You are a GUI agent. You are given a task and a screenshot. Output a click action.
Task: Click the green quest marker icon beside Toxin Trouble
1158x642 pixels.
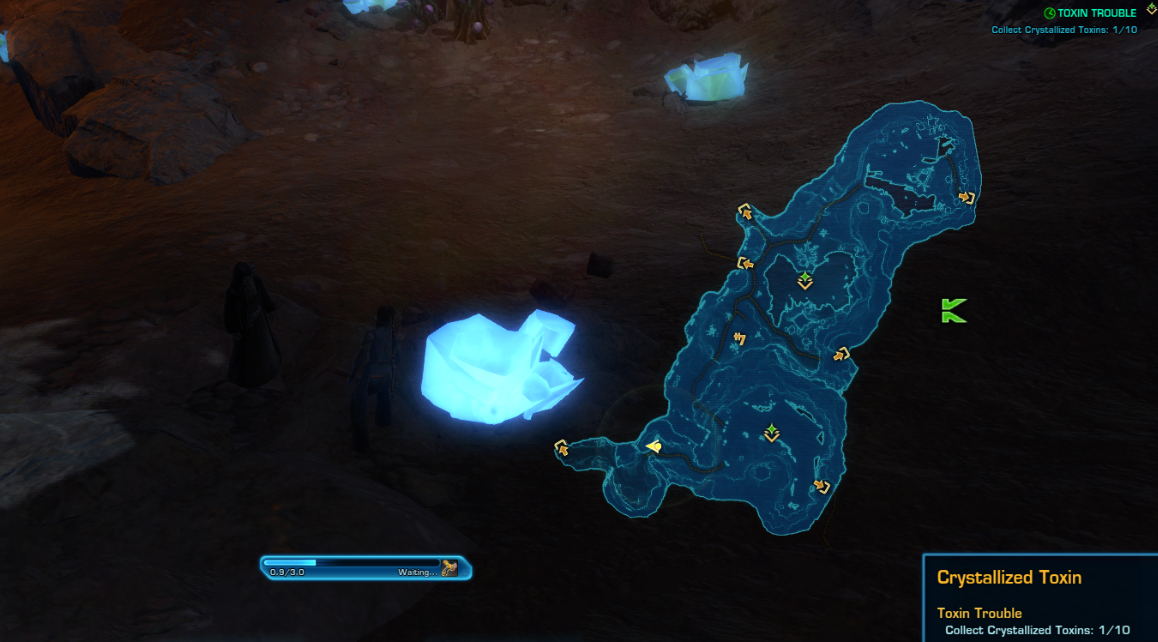click(x=1050, y=13)
